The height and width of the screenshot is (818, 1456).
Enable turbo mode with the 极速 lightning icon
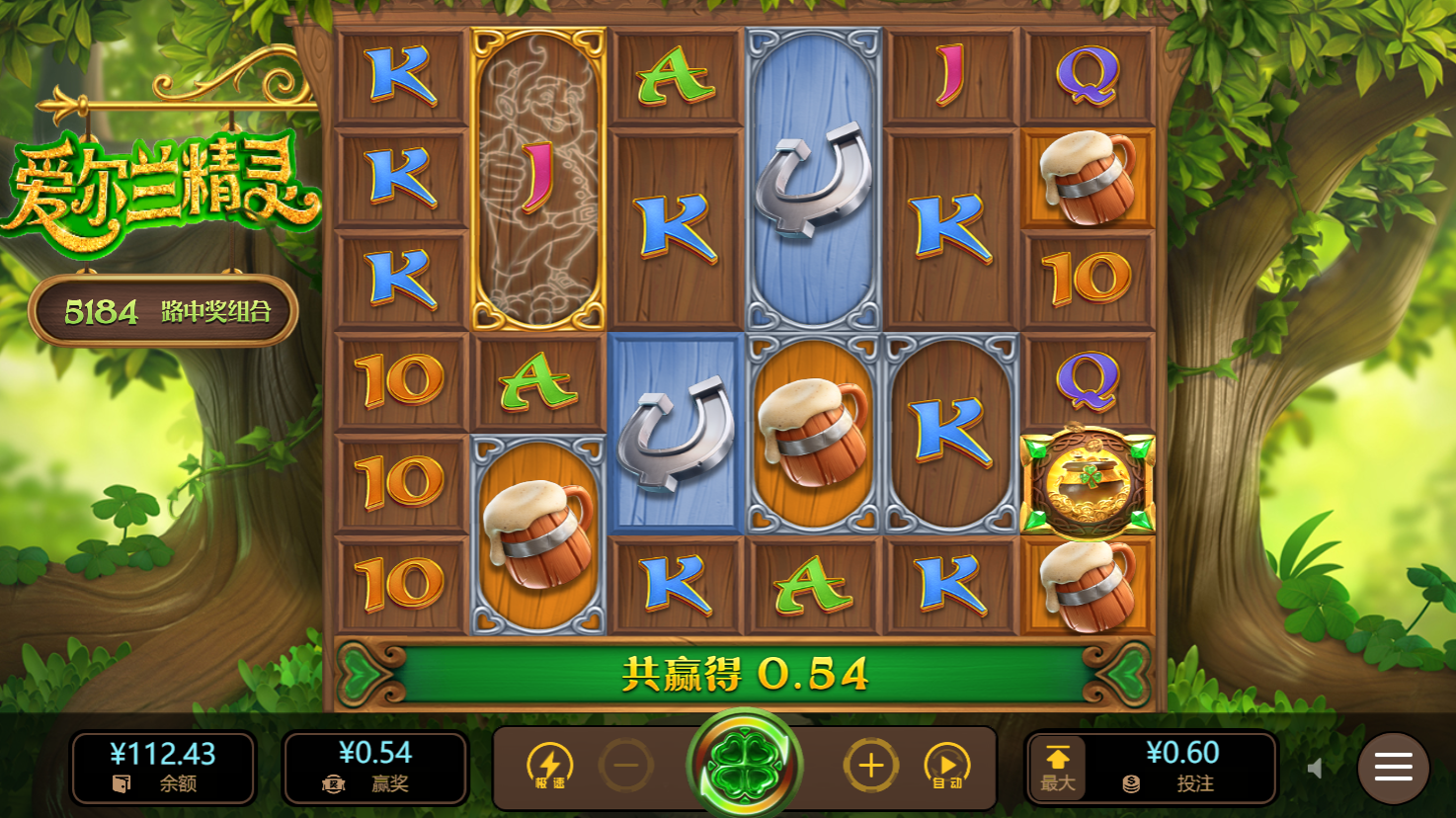pos(553,766)
